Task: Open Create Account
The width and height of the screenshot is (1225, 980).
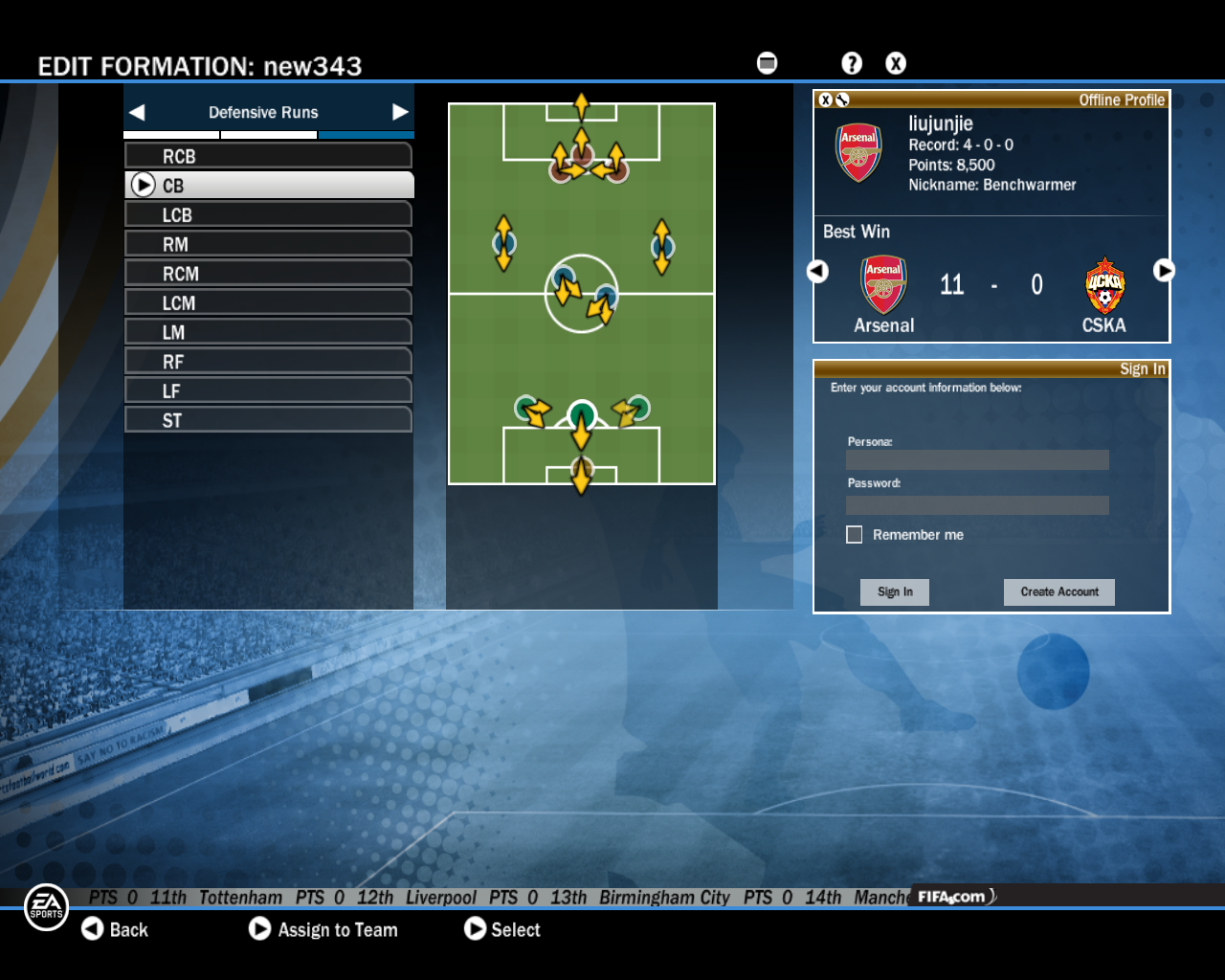Action: [x=1058, y=592]
